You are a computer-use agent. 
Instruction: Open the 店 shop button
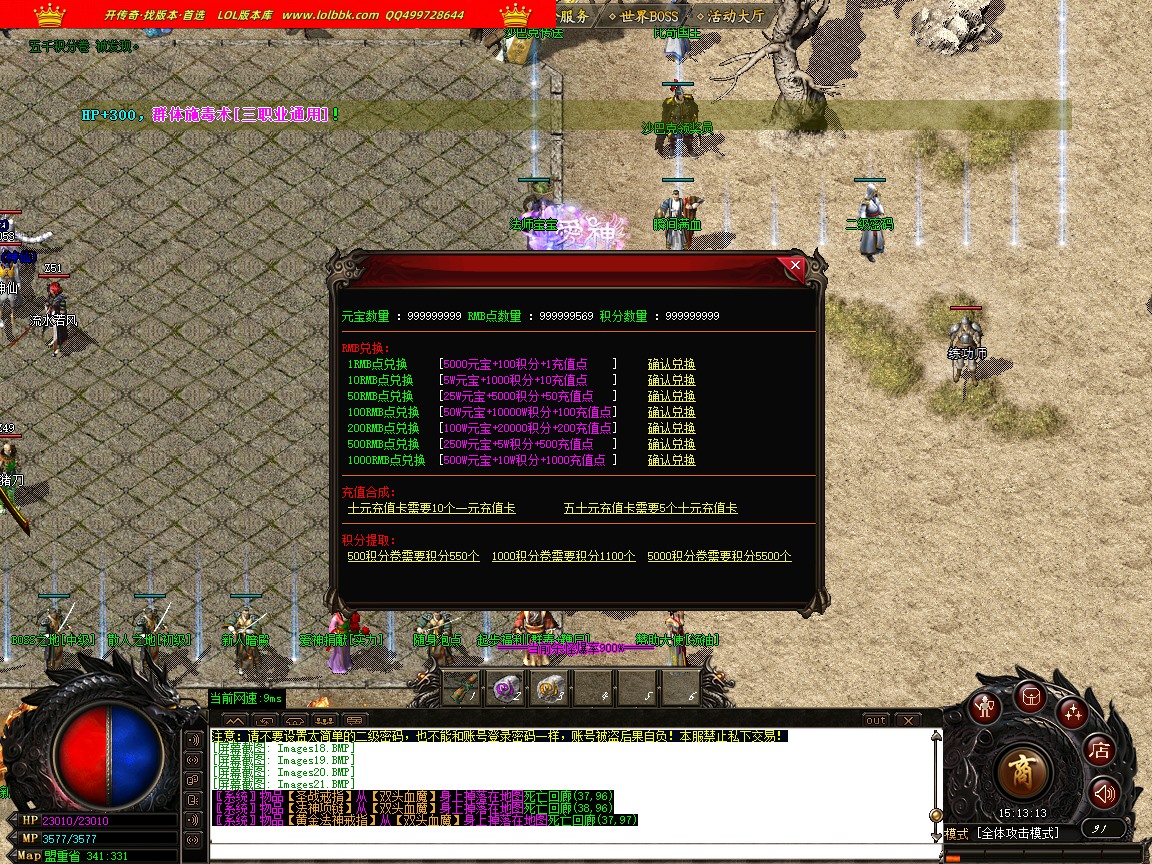point(1100,749)
